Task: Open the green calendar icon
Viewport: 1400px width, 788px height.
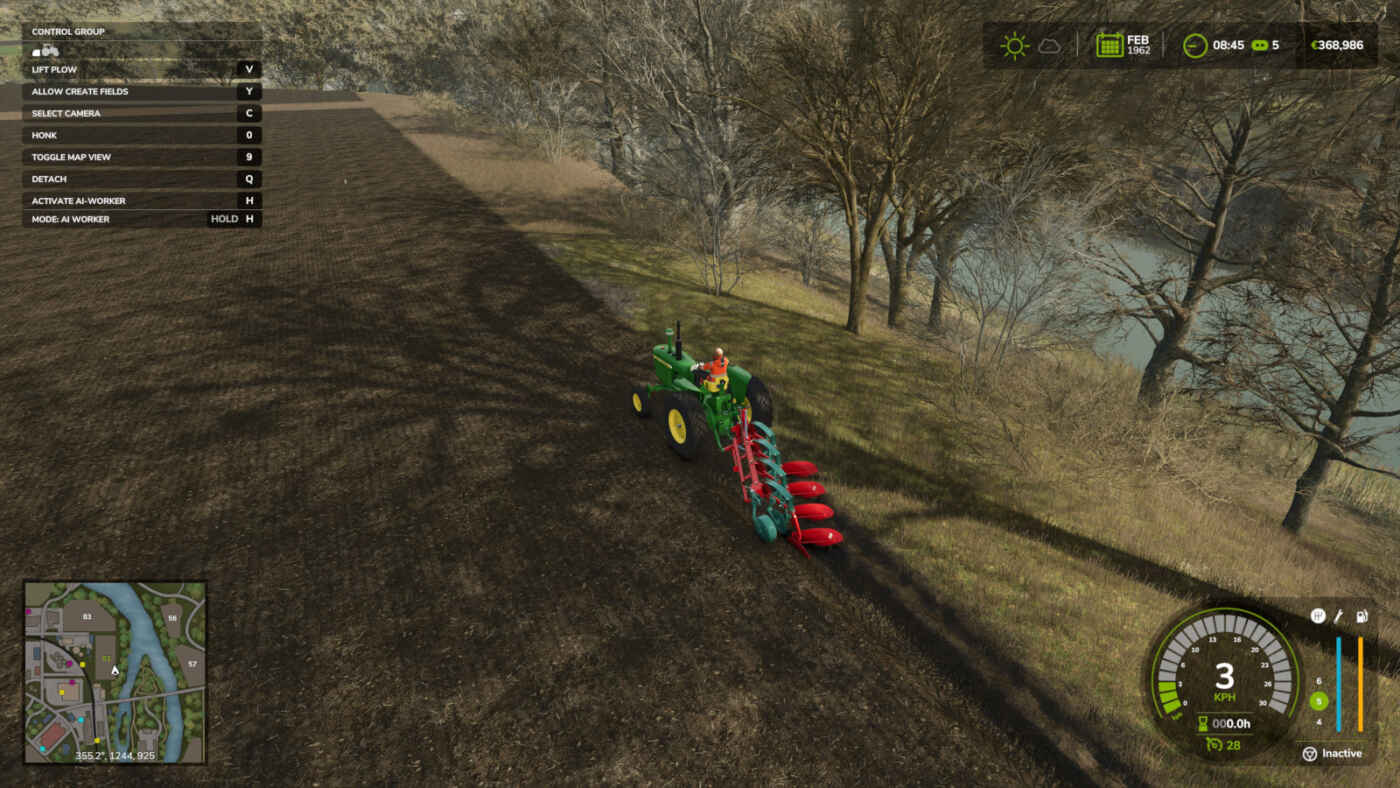Action: click(1109, 45)
